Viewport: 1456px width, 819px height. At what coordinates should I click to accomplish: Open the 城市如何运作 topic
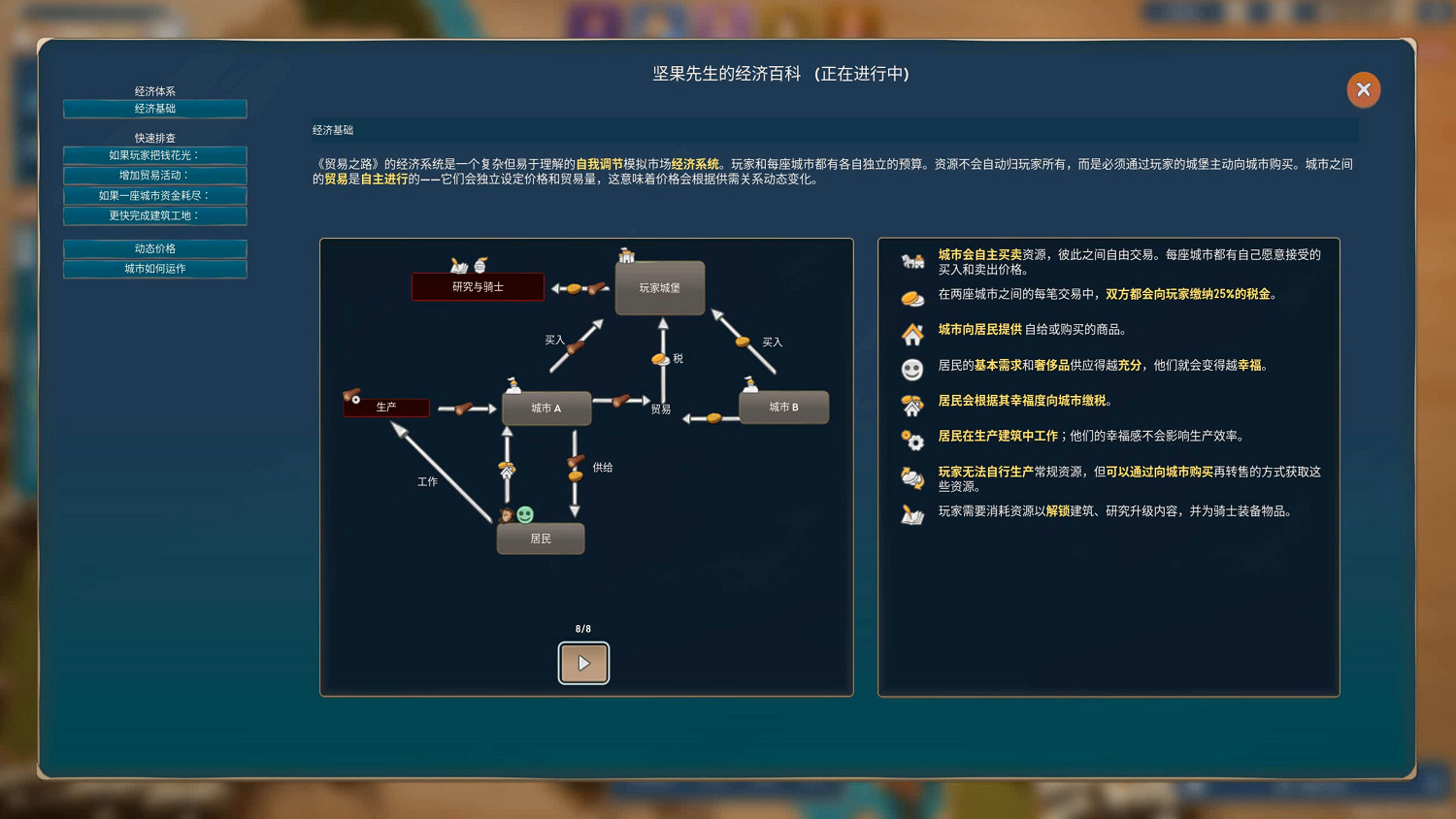[154, 269]
